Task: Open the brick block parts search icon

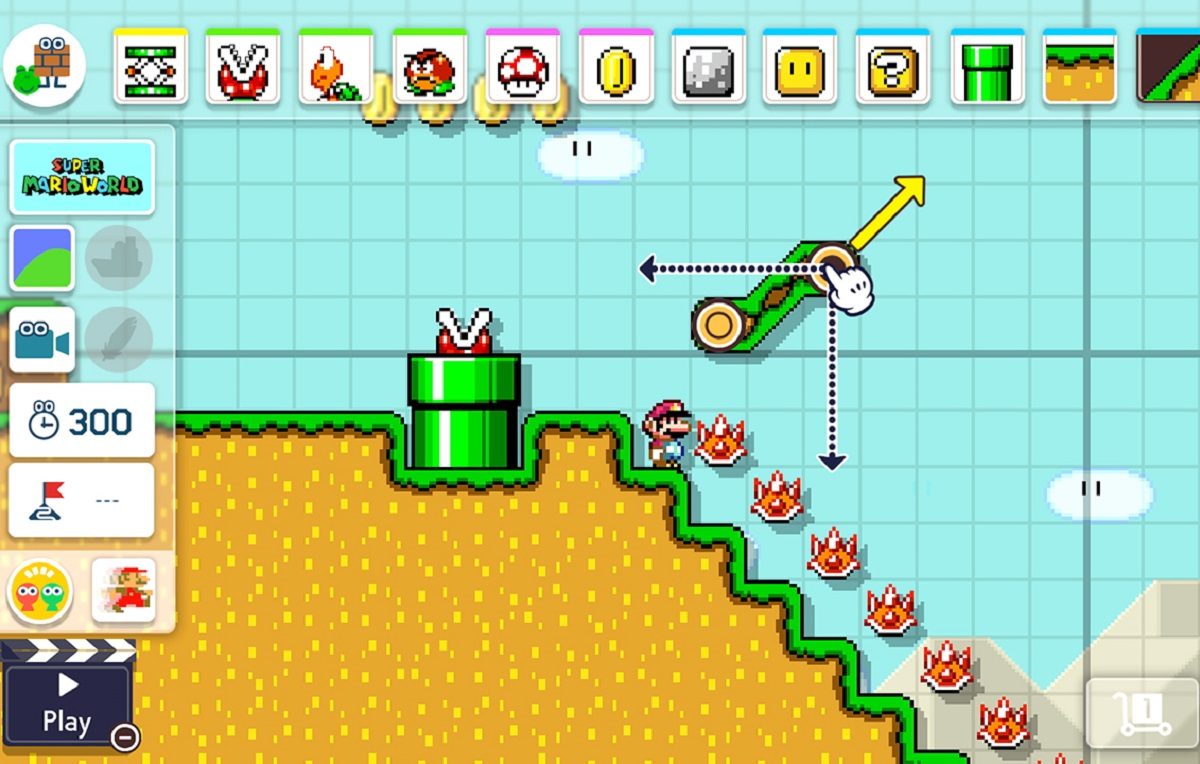Action: coord(44,66)
